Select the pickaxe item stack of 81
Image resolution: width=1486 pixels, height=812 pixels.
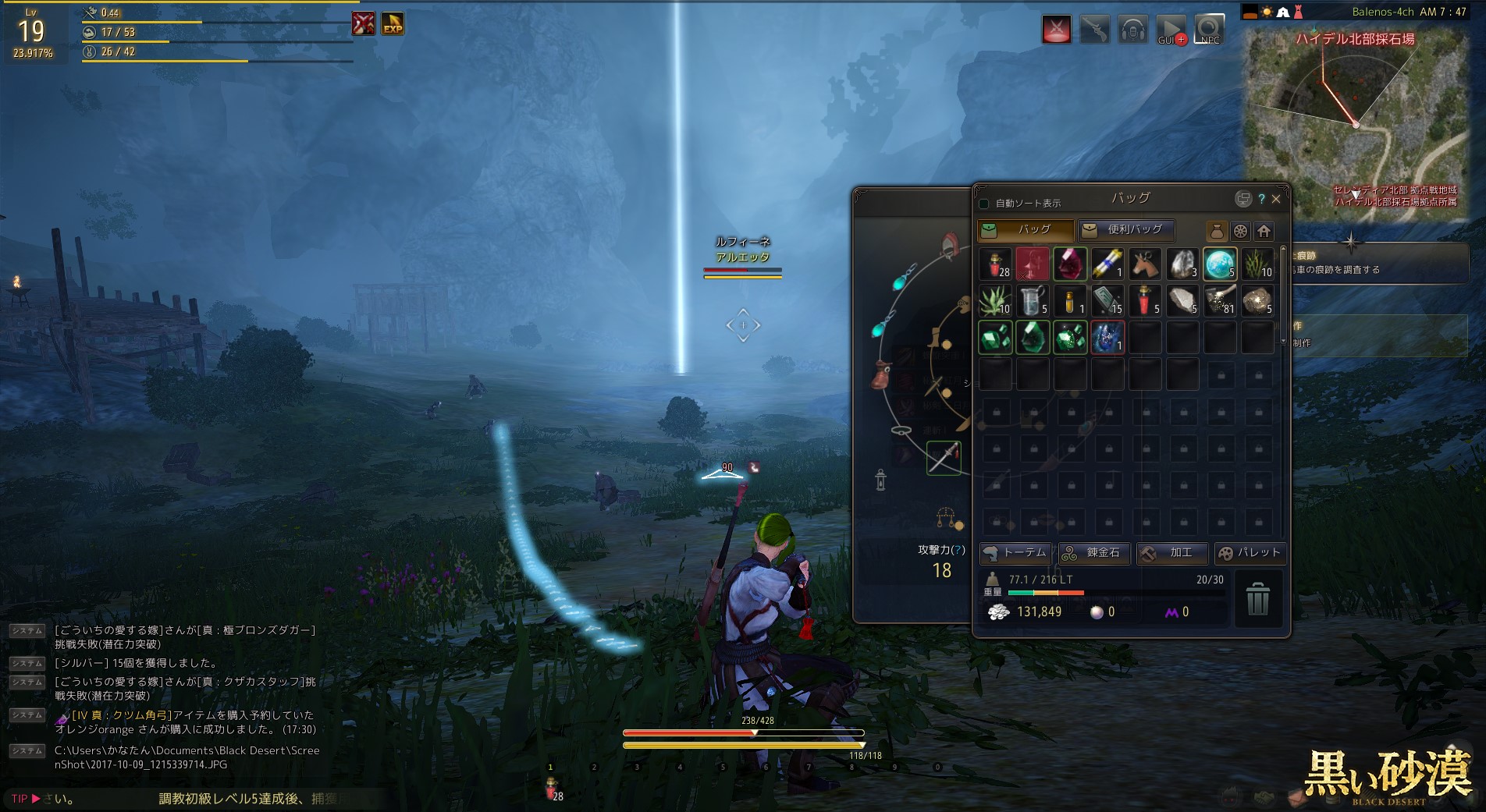1220,301
